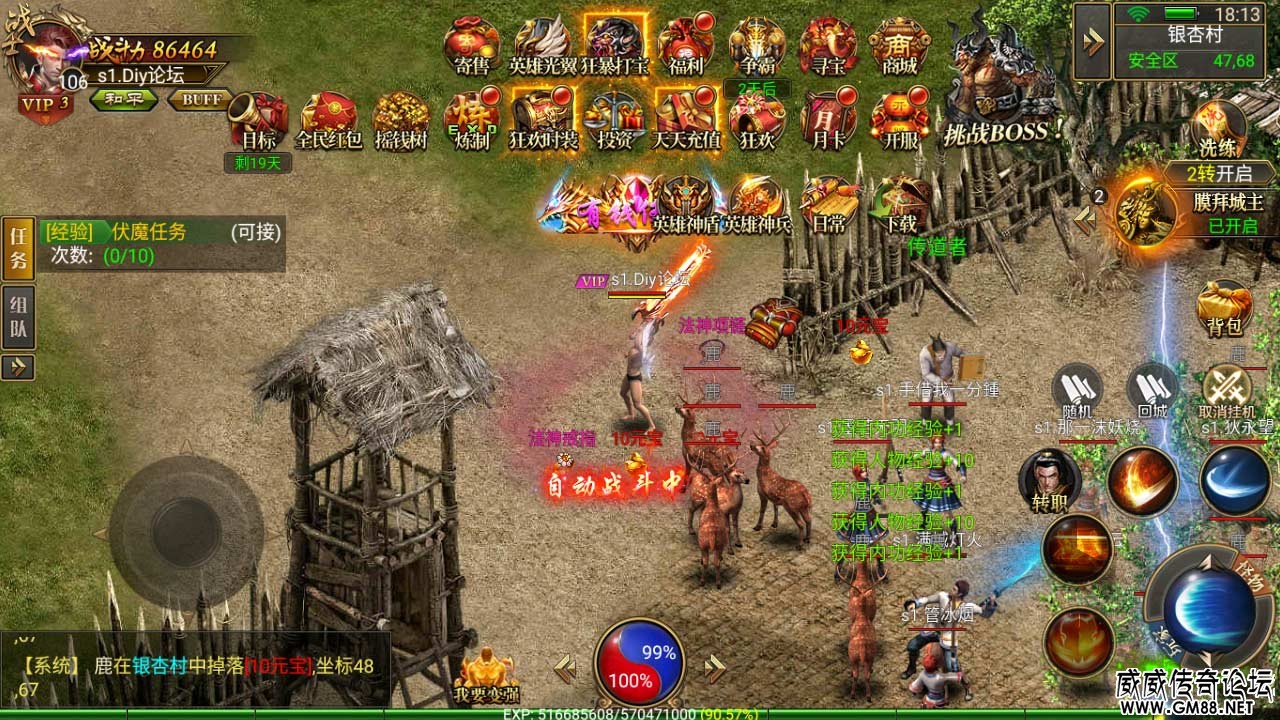Open the 背包 backpack
Screen dimensions: 1280x720
coord(1224,306)
